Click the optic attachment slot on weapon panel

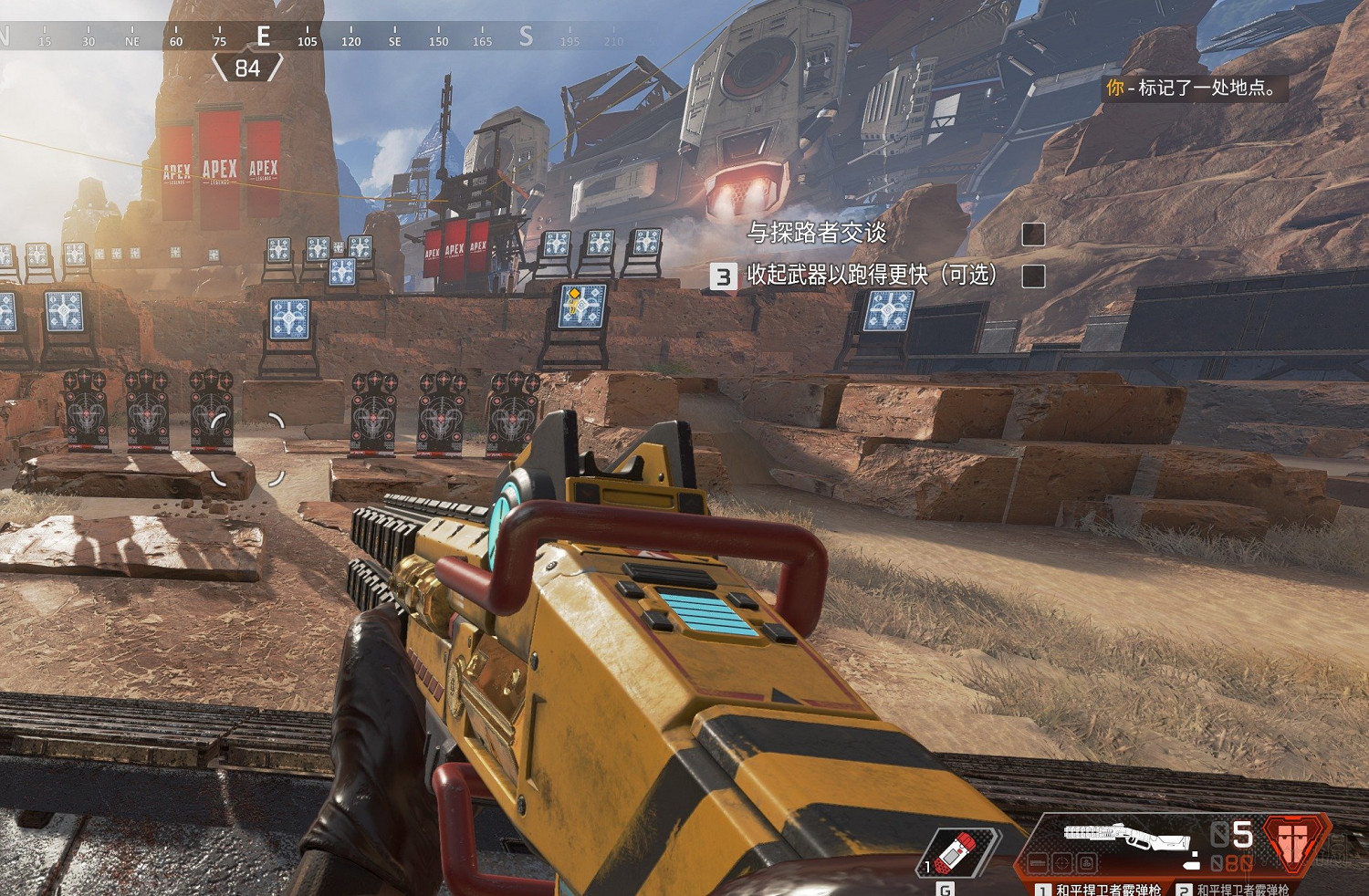(1061, 862)
